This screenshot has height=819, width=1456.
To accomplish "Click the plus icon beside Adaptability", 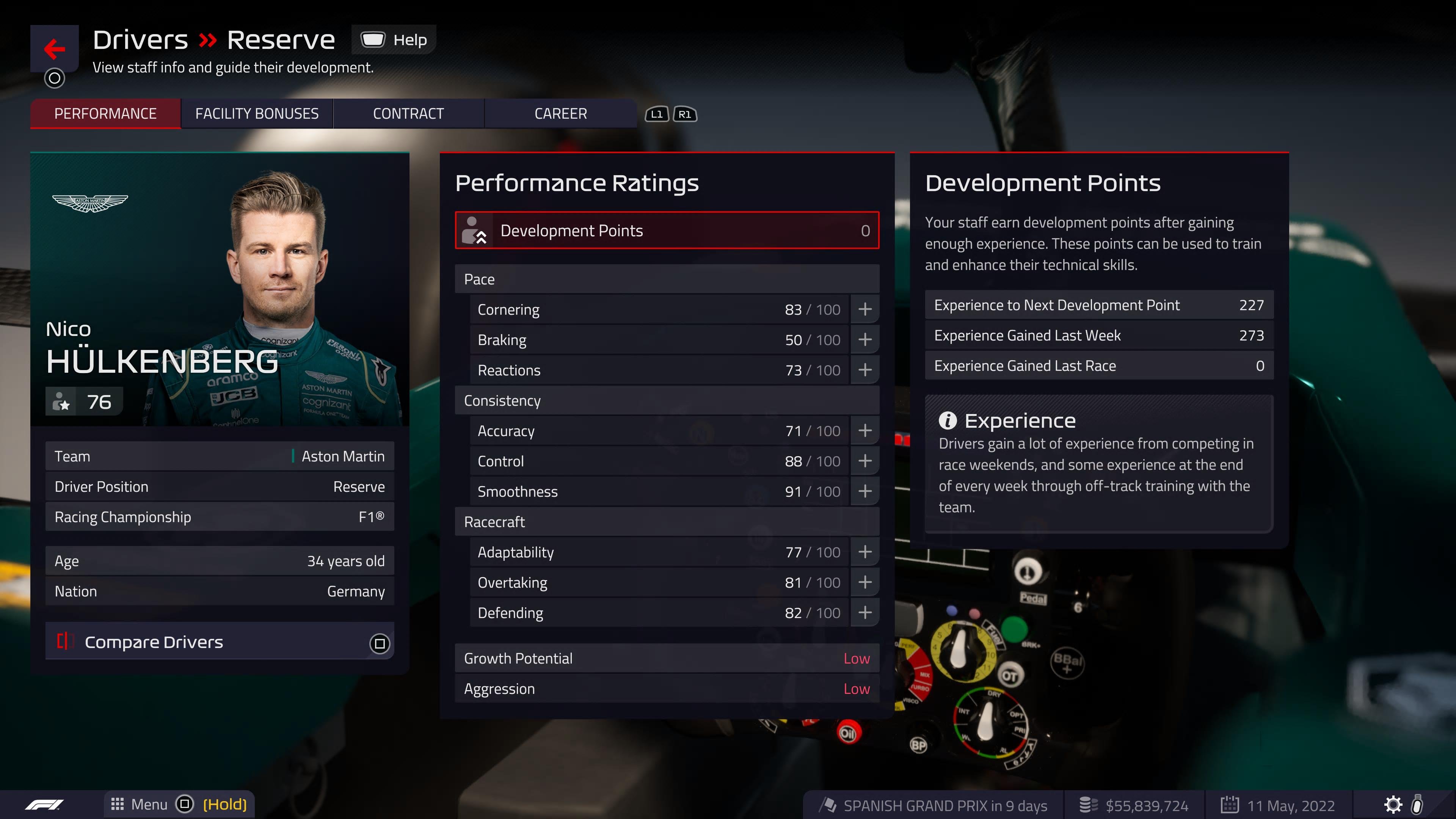I will coord(865,552).
